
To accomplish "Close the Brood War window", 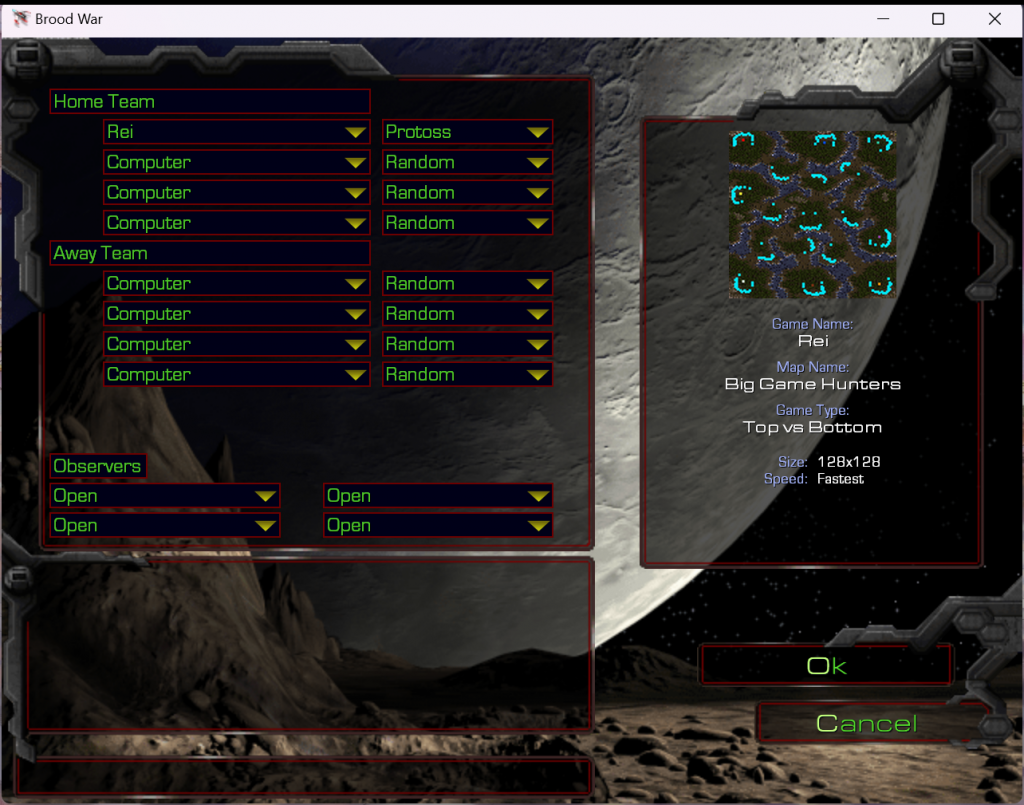I will [994, 19].
